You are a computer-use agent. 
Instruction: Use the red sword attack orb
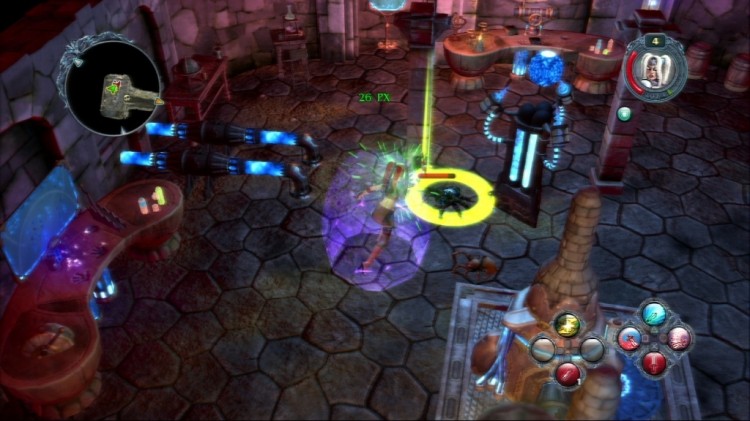[655, 362]
